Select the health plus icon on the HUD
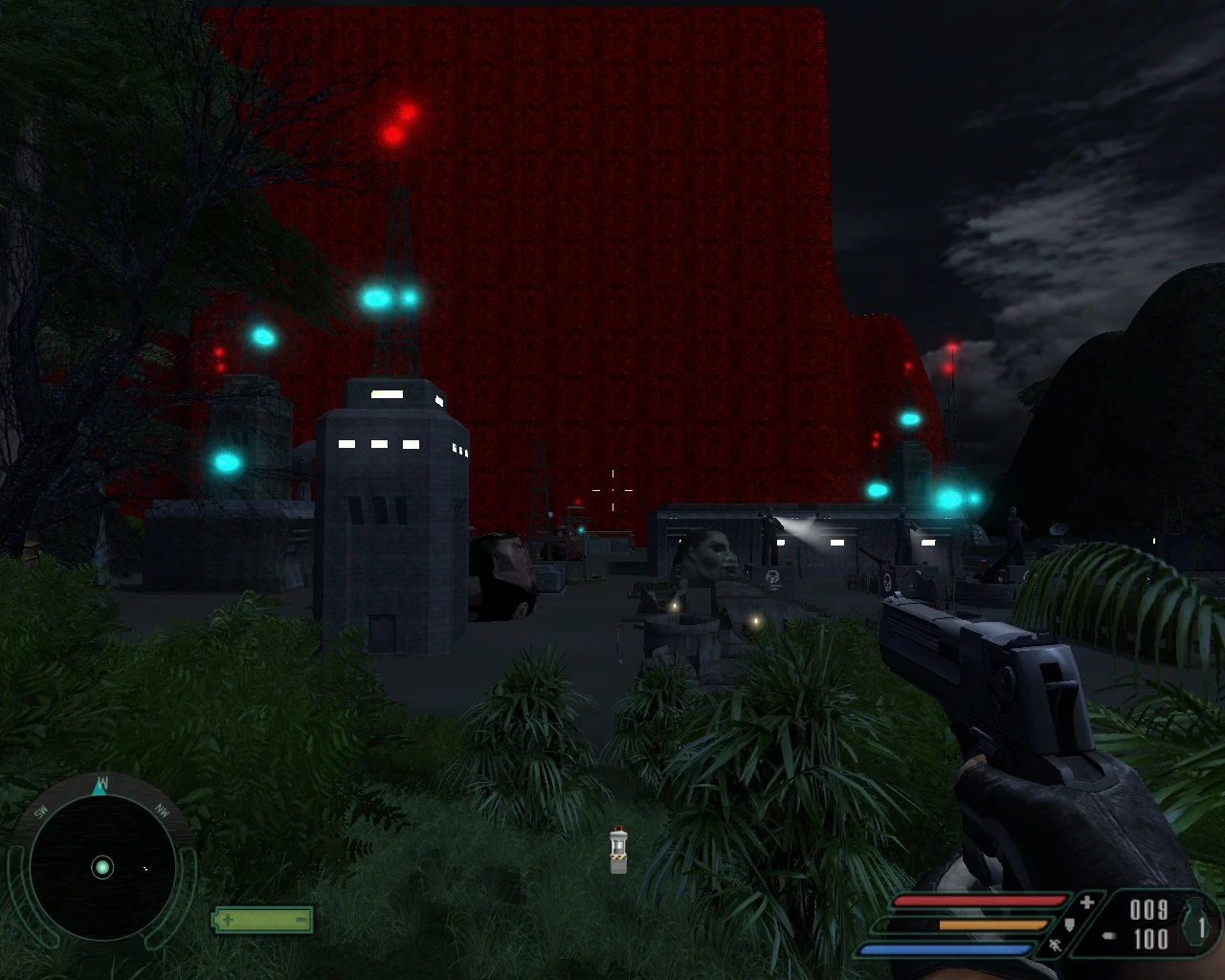Viewport: 1225px width, 980px height. pyautogui.click(x=1087, y=901)
